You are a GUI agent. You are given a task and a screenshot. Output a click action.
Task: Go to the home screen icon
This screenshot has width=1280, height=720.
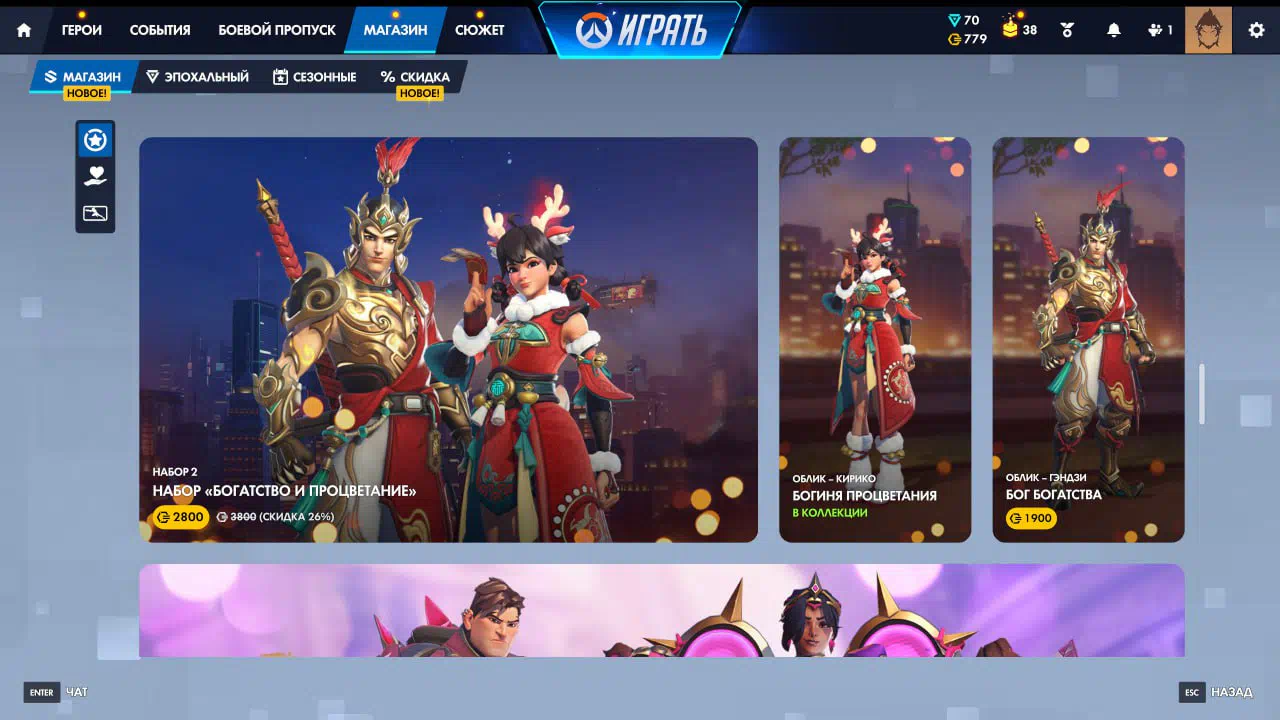24,30
